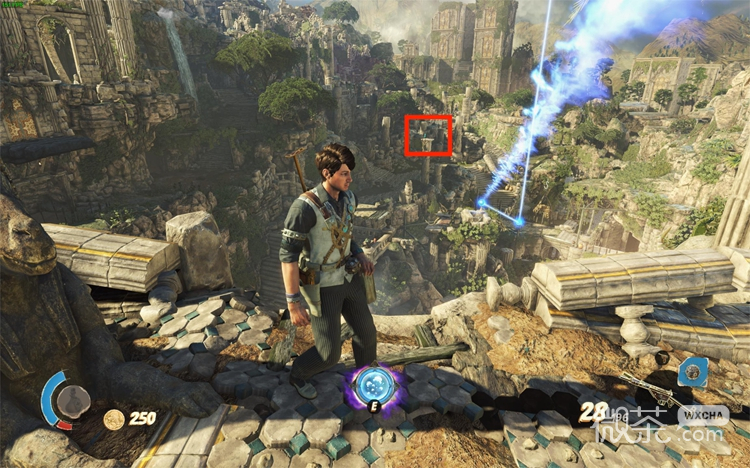Select the gold coin currency icon
This screenshot has height=468, width=750.
[114, 419]
